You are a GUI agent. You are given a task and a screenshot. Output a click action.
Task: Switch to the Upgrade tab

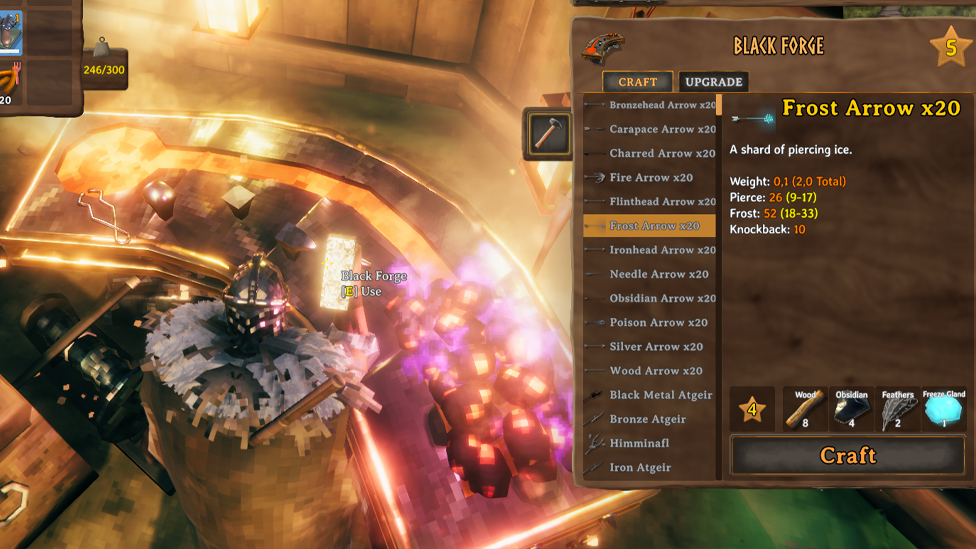click(x=713, y=82)
